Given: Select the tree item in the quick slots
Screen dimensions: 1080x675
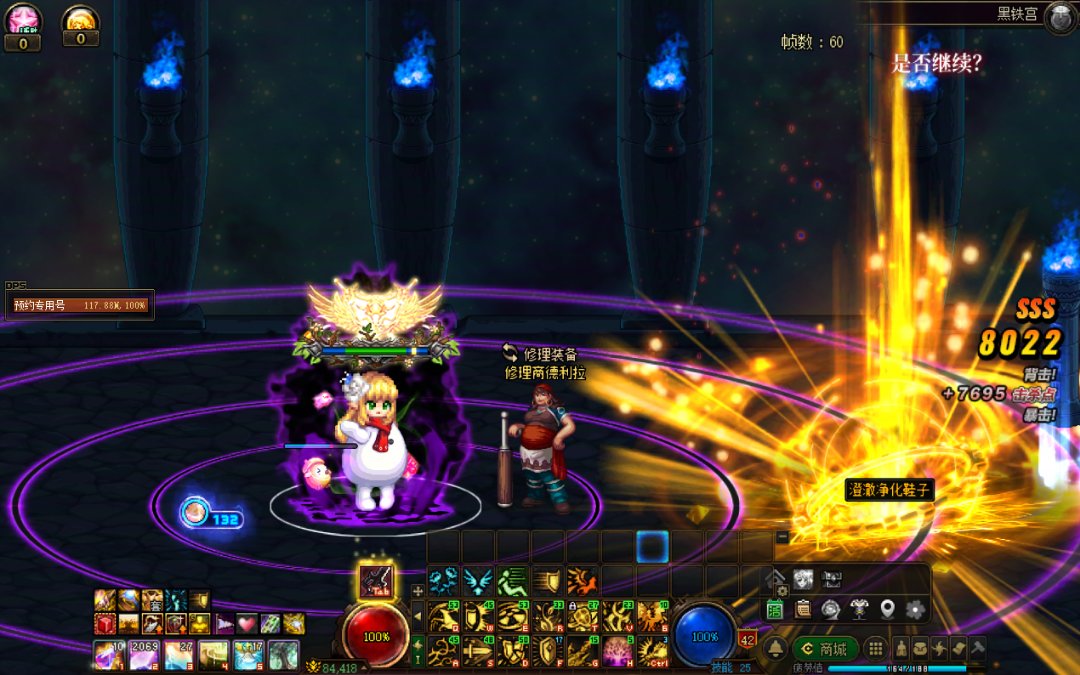Looking at the screenshot, I should pos(283,655).
